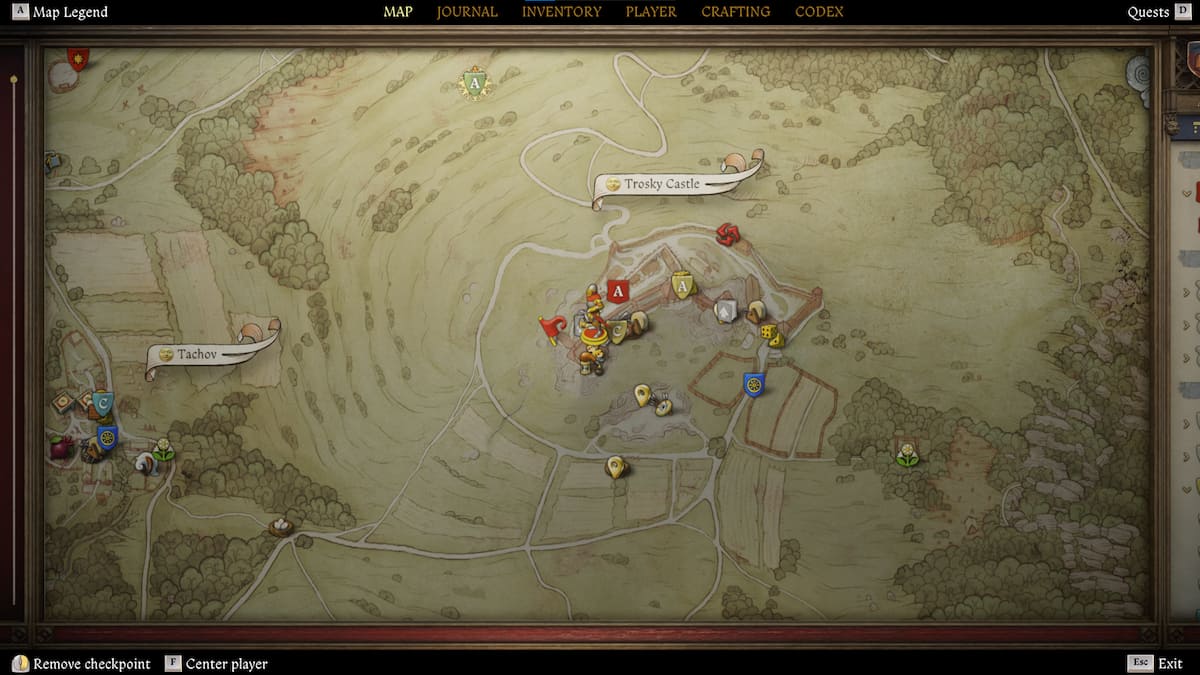Select the bird nest map marker

[281, 524]
